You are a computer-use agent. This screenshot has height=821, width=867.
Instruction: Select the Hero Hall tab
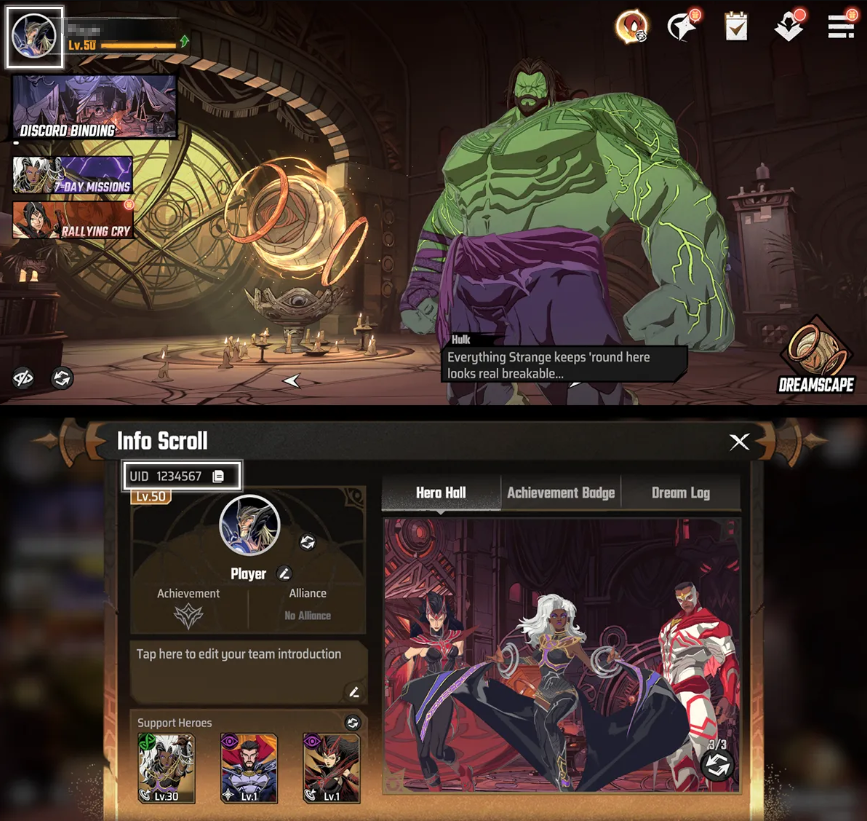point(441,493)
